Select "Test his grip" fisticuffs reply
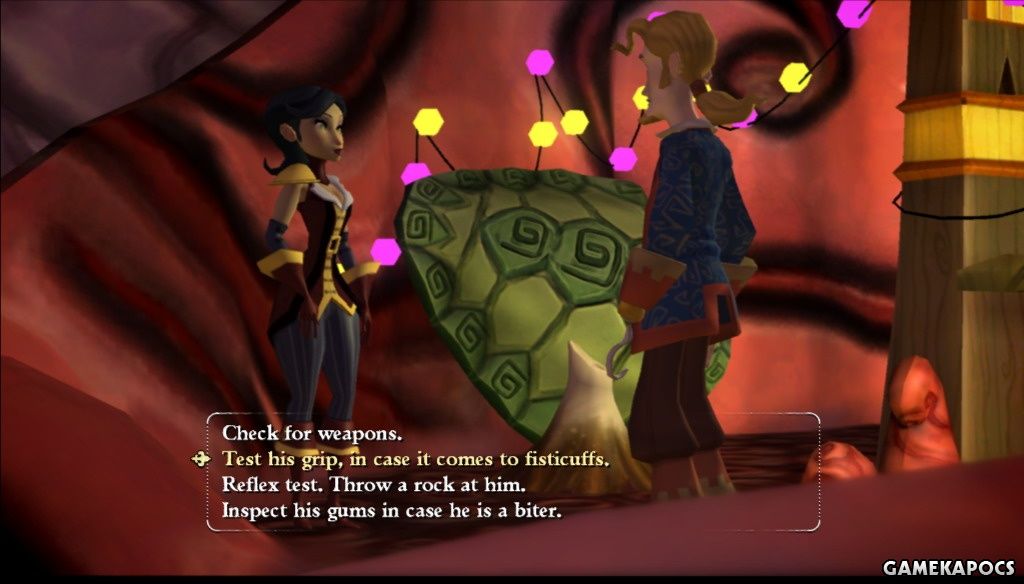The image size is (1024, 584). pos(414,459)
